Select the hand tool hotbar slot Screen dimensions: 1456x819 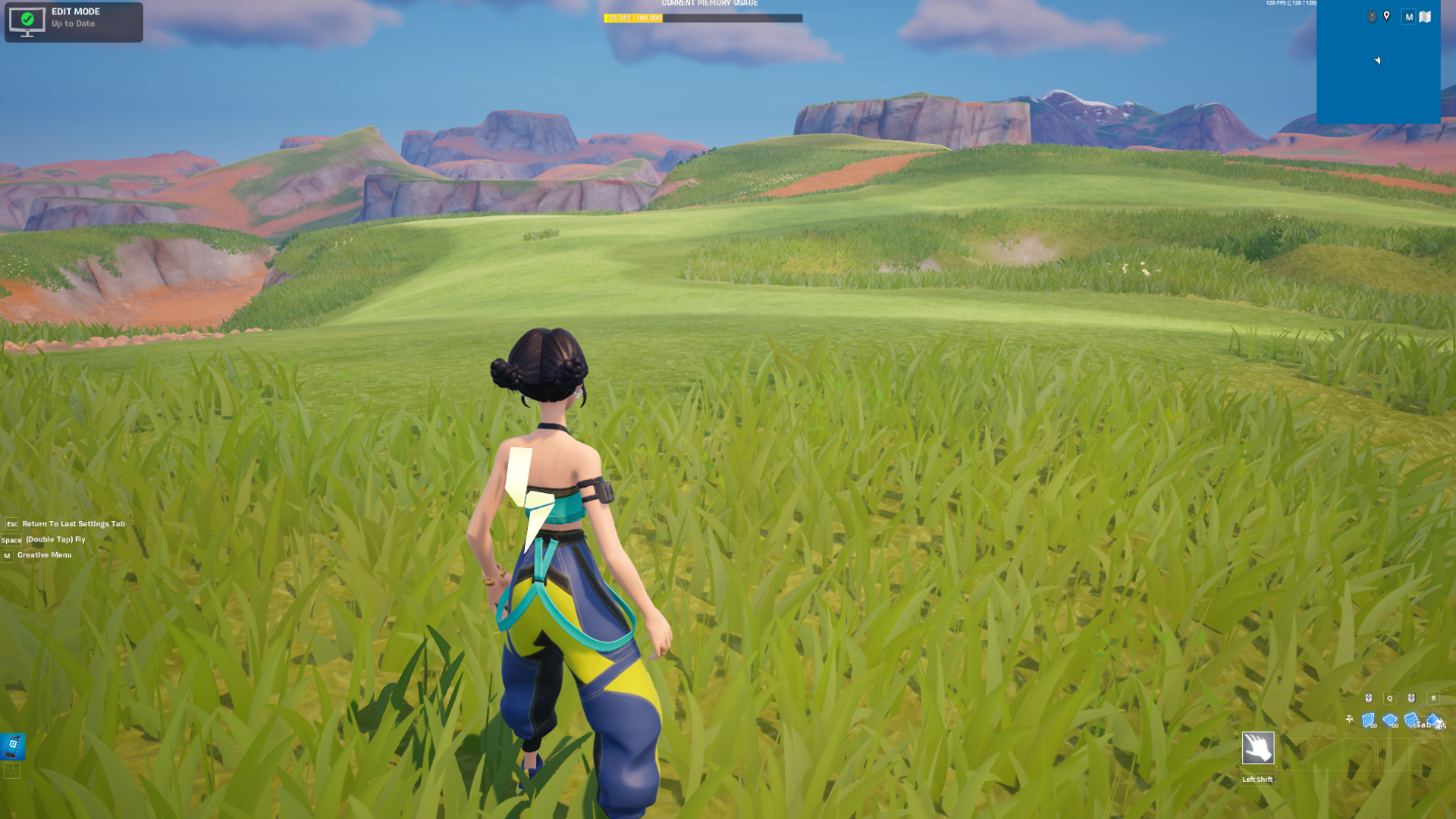(1257, 748)
